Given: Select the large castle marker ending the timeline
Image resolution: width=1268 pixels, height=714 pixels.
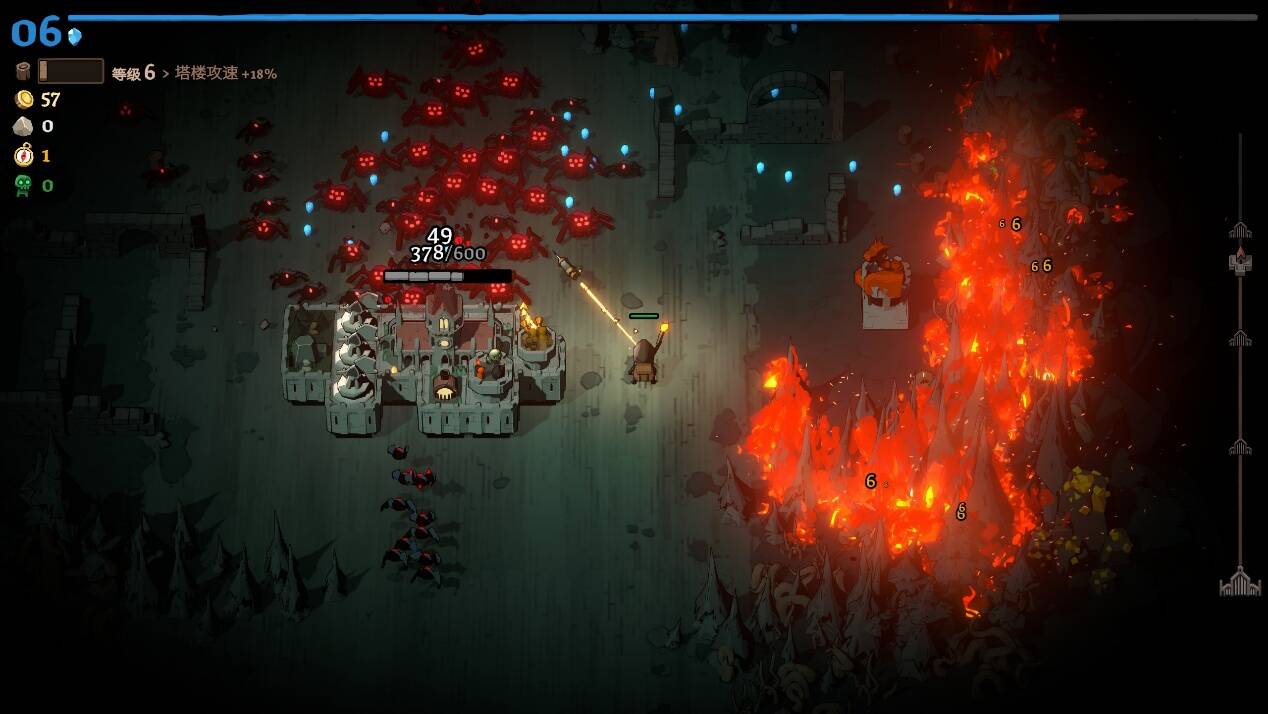Looking at the screenshot, I should tap(1240, 582).
